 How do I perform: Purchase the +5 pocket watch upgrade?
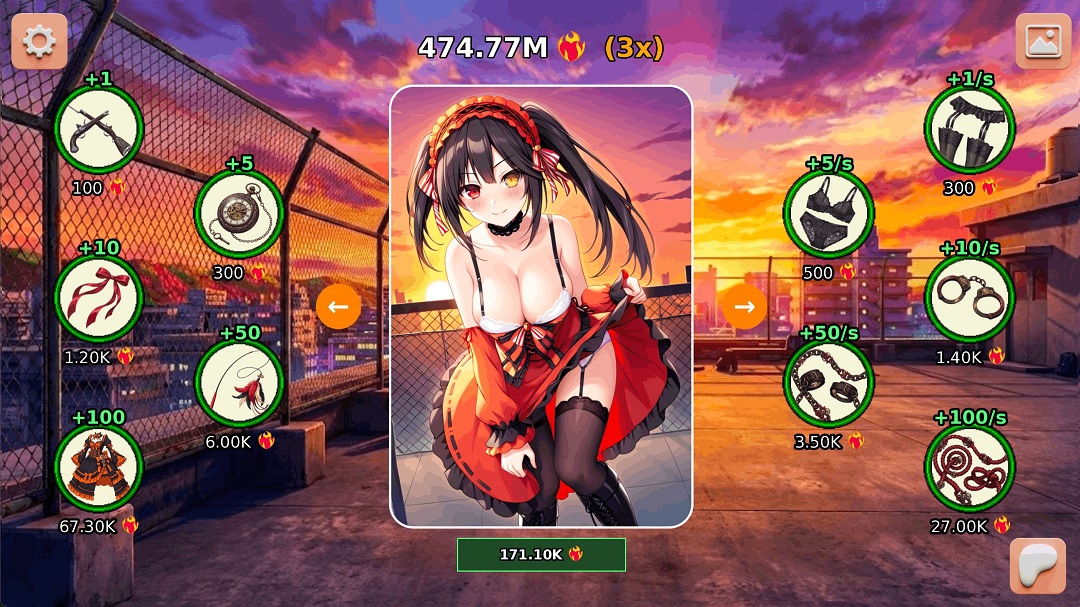(x=239, y=213)
